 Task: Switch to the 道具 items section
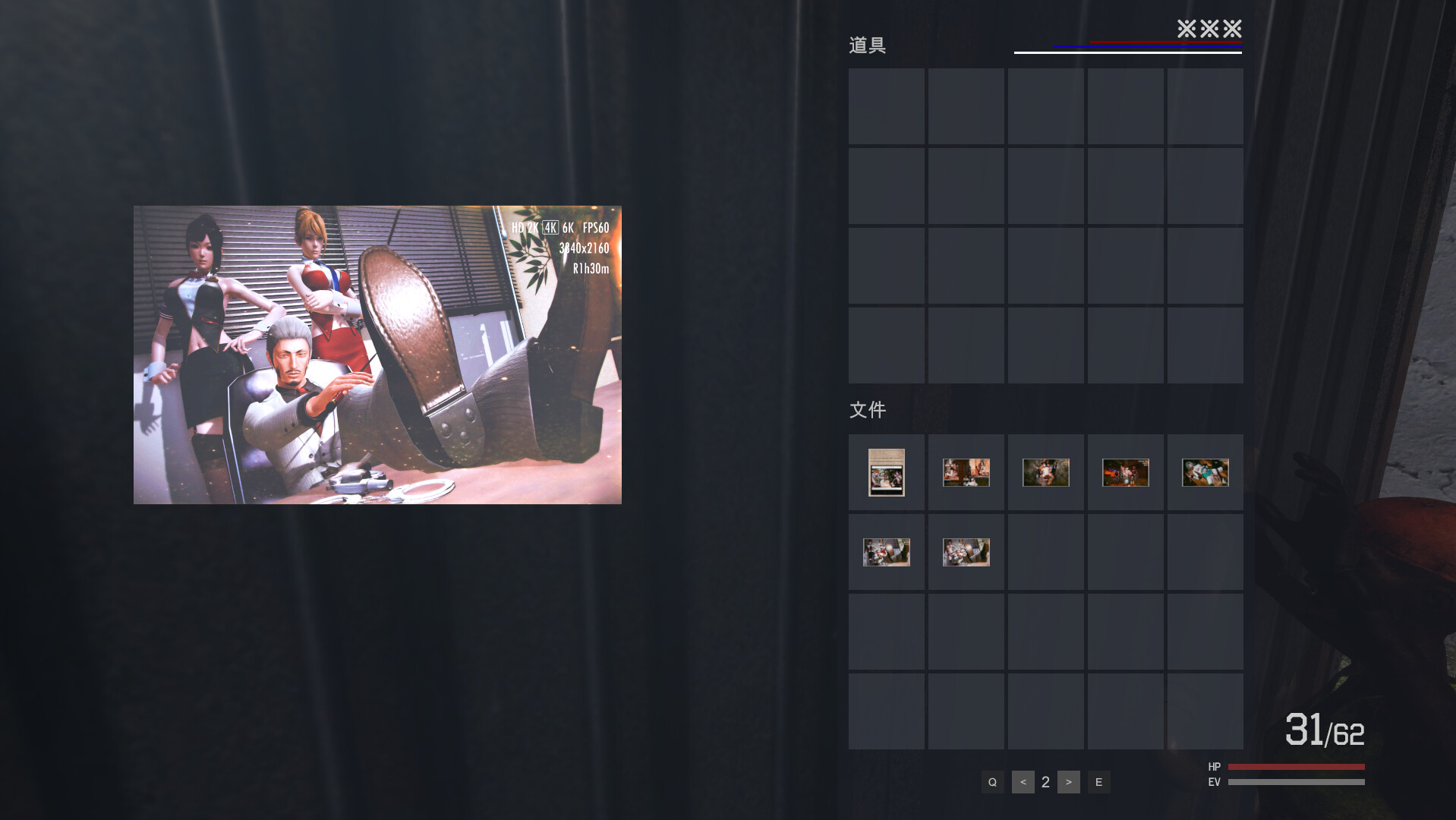pos(868,45)
